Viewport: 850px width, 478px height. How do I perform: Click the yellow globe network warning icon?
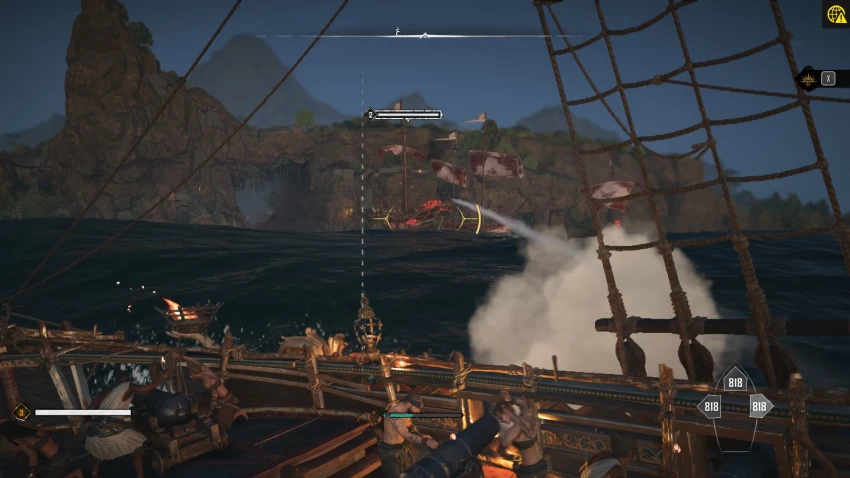[835, 14]
